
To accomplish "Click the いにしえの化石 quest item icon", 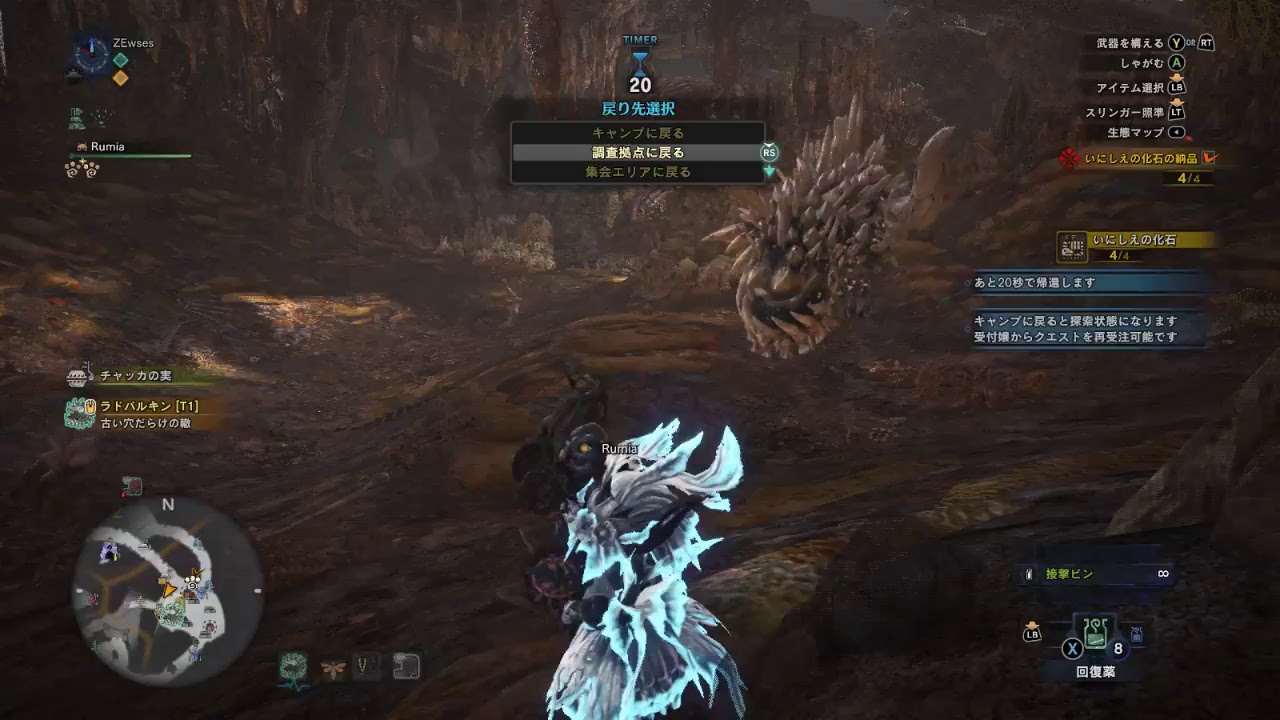I will [x=1069, y=246].
